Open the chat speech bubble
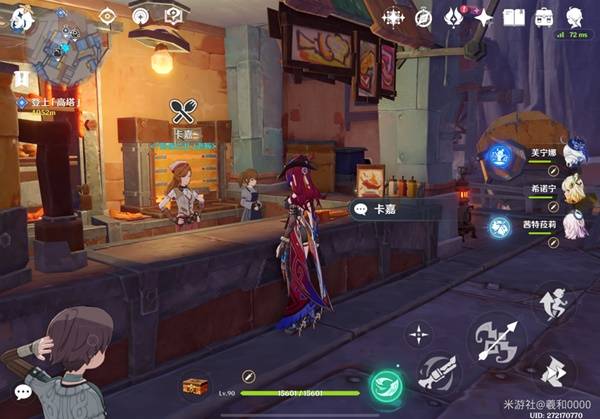Screen dimensions: 600x419 (x=21, y=392)
